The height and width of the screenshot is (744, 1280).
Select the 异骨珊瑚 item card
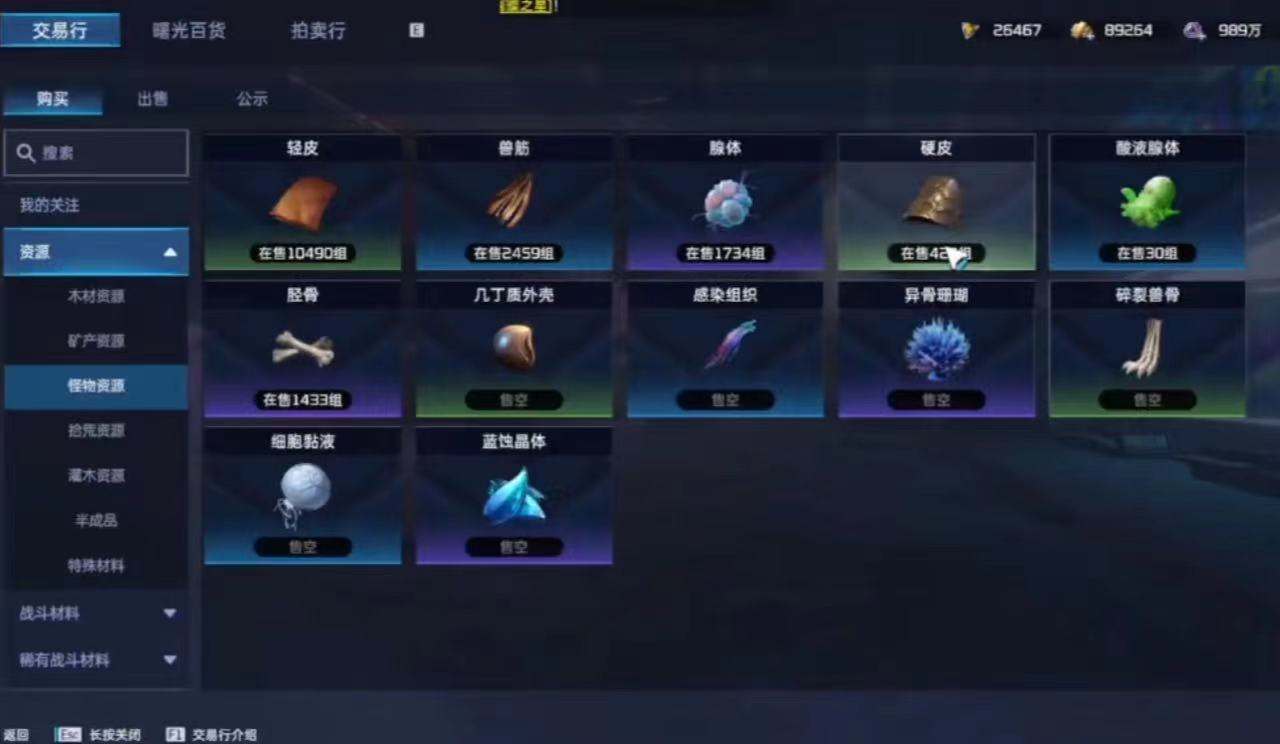(x=936, y=349)
